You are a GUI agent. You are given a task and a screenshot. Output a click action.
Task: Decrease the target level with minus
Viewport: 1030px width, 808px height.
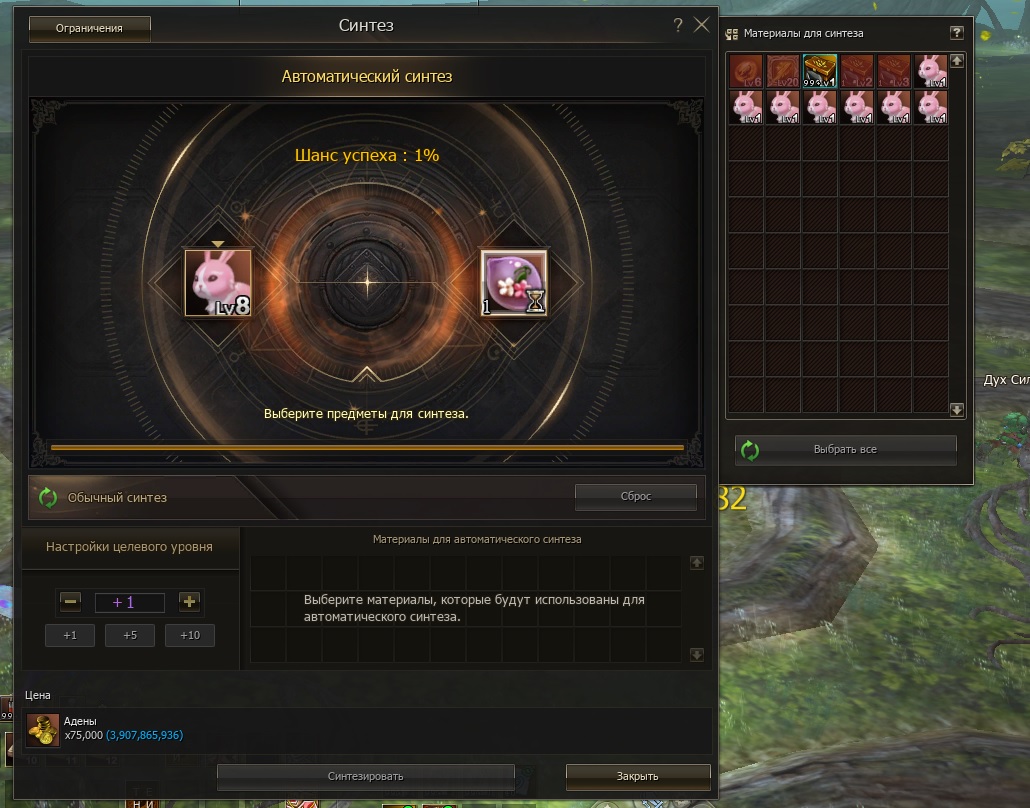(x=70, y=602)
